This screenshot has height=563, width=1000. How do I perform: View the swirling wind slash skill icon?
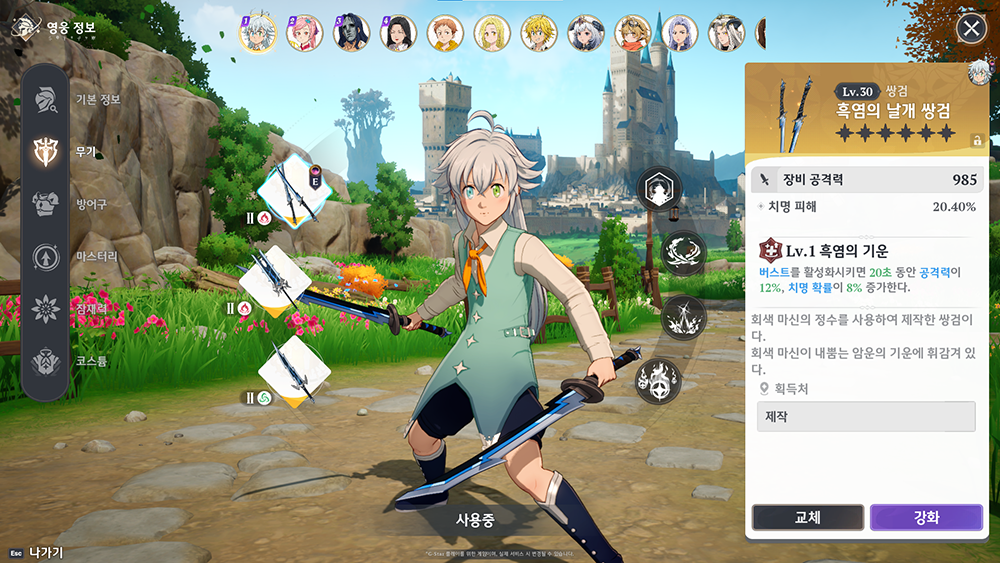[684, 251]
